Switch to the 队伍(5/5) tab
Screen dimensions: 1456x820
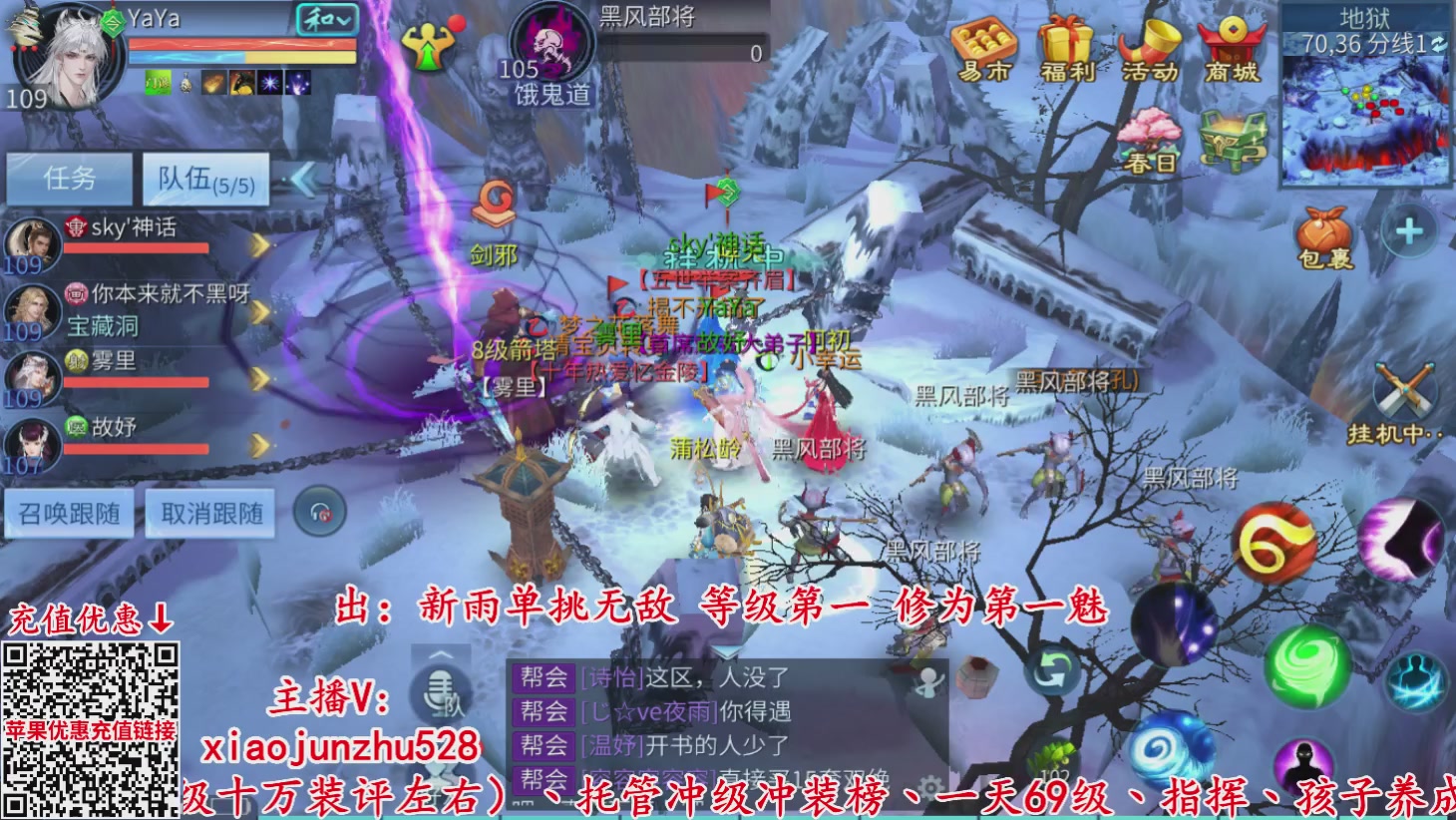pyautogui.click(x=205, y=179)
